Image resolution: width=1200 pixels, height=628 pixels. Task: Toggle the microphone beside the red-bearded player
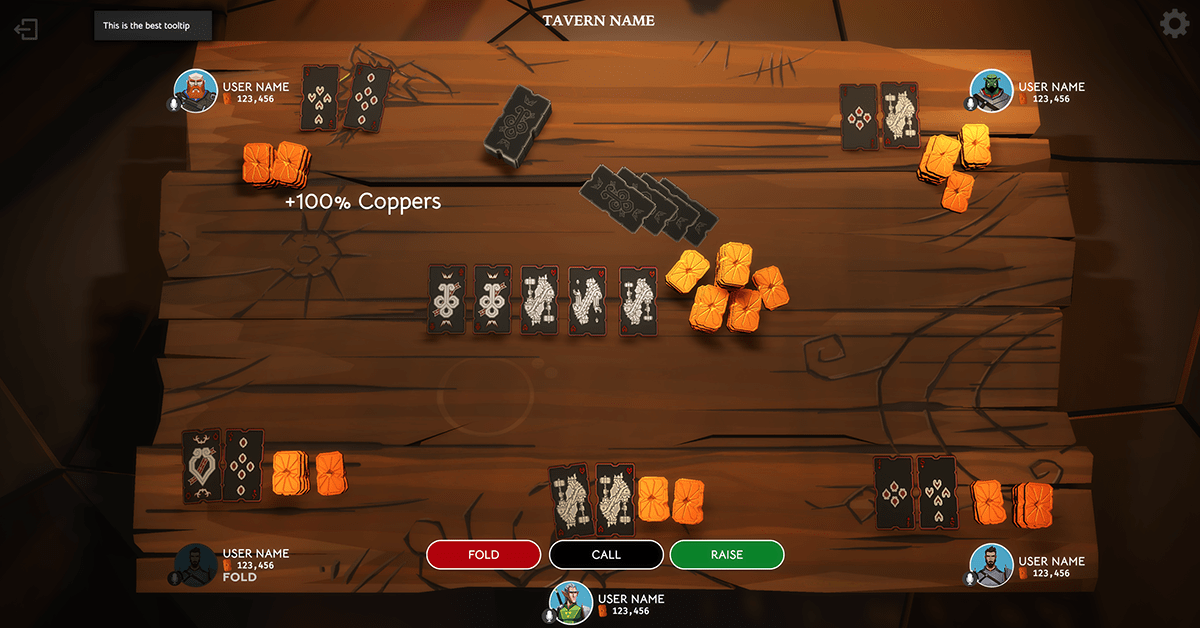point(174,104)
